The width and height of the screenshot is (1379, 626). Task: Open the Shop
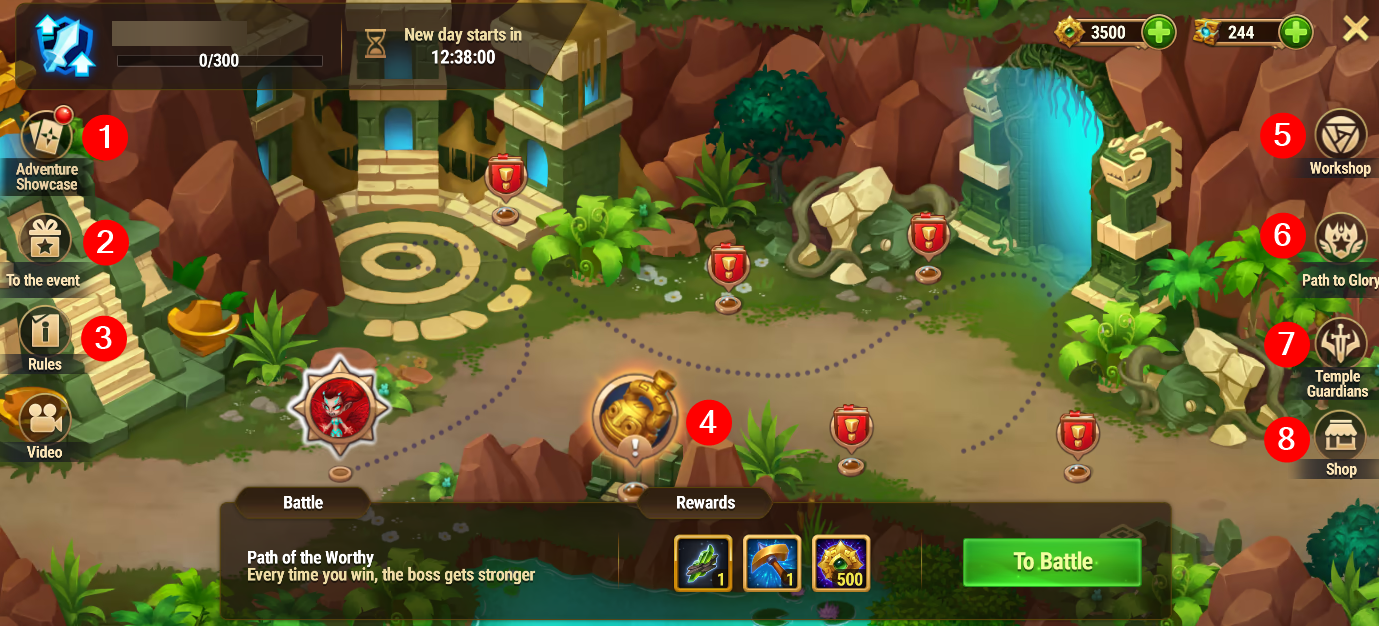click(1340, 436)
